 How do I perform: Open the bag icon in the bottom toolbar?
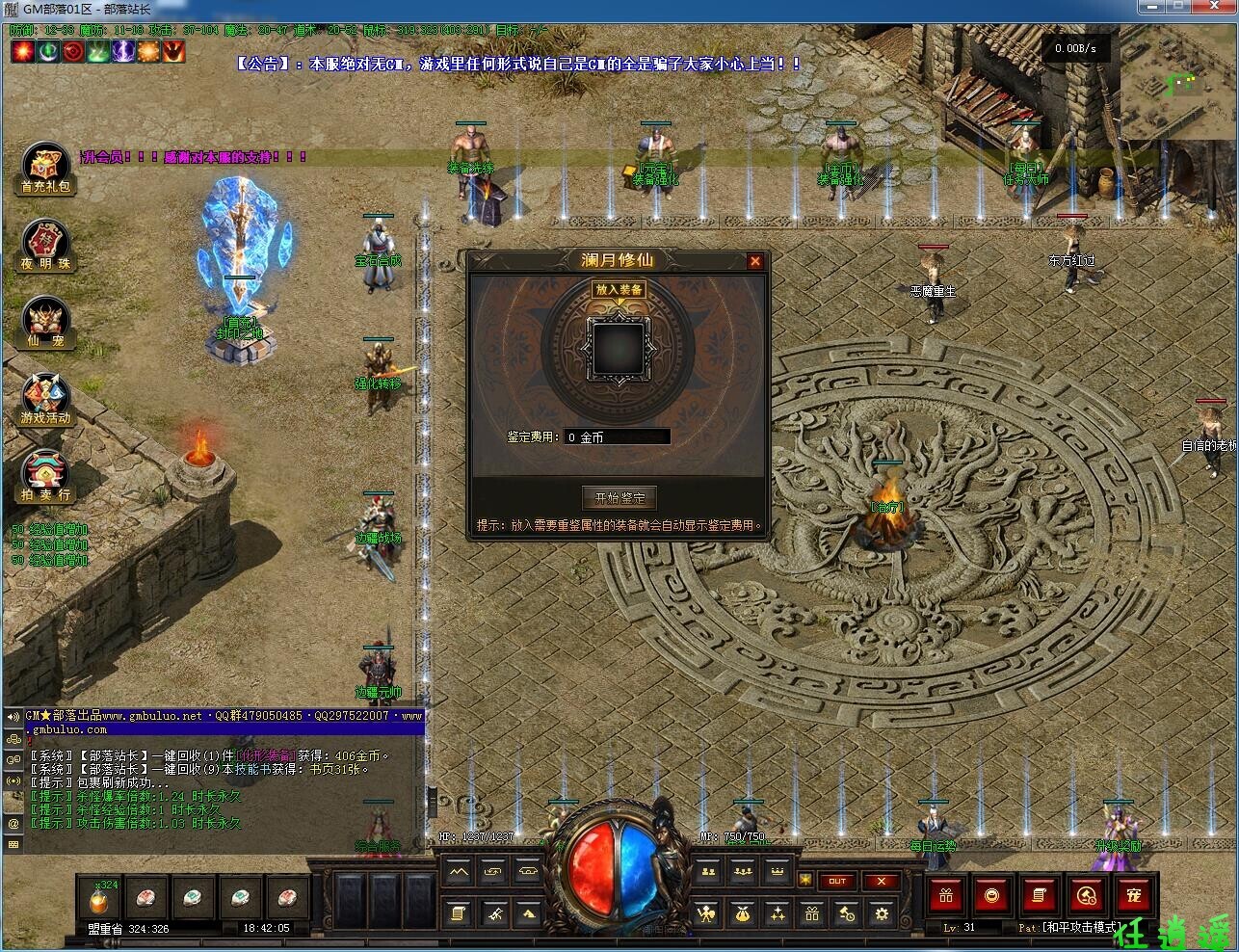click(x=743, y=912)
